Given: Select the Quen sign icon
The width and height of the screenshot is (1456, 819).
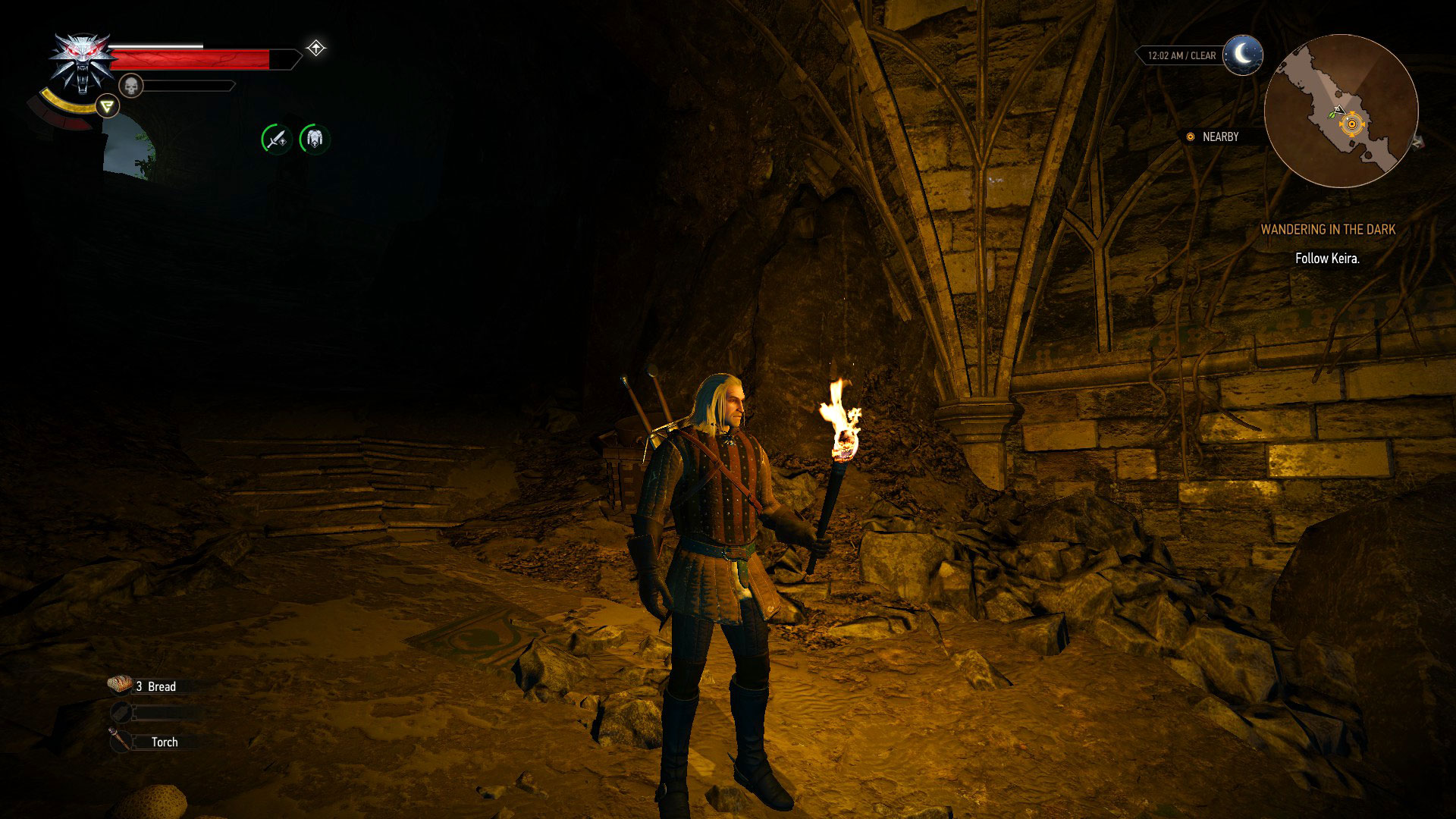Looking at the screenshot, I should point(106,105).
